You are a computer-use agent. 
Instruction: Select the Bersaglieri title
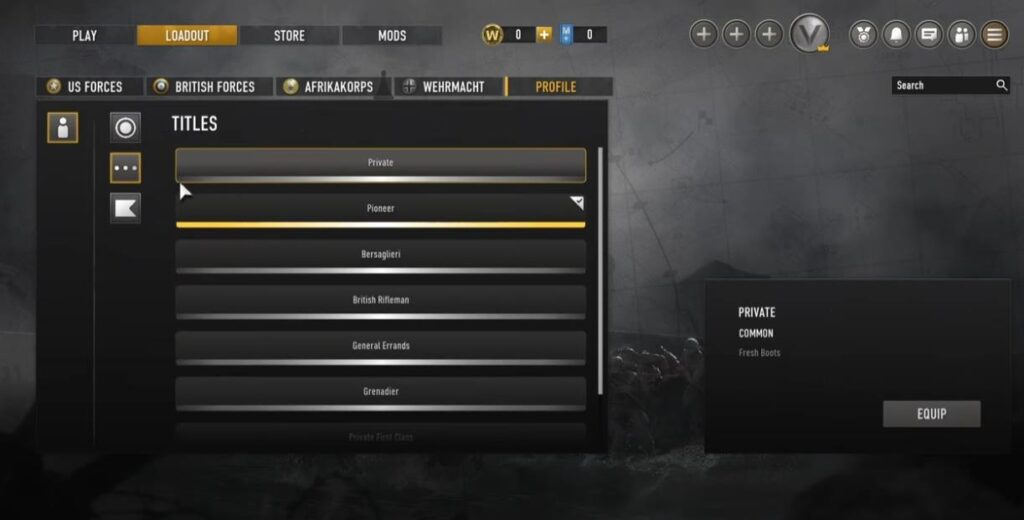coord(380,255)
